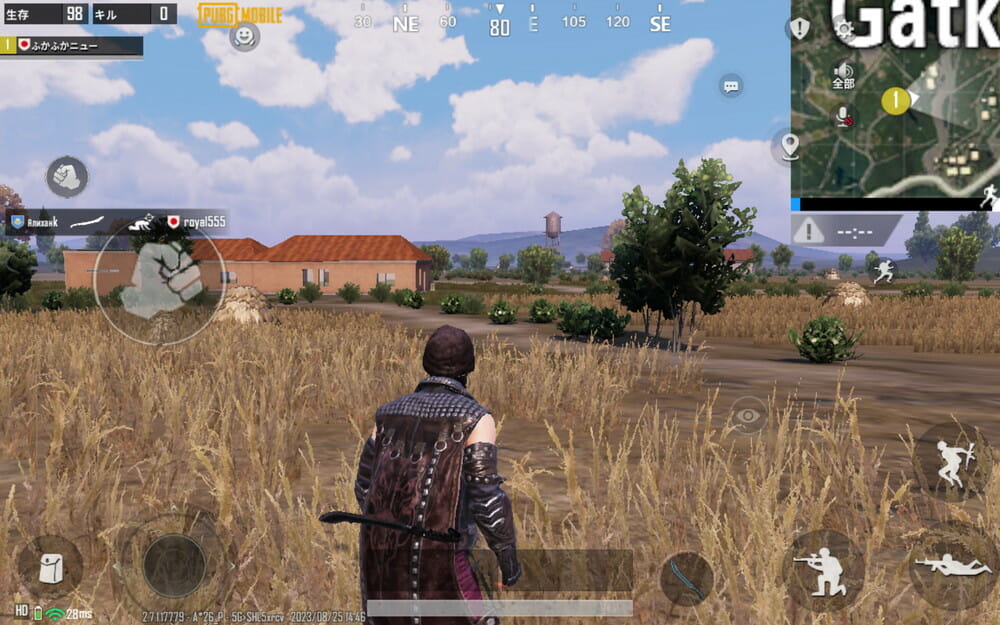Toggle the eye free-look button
Screen dimensions: 1000x625
746,414
